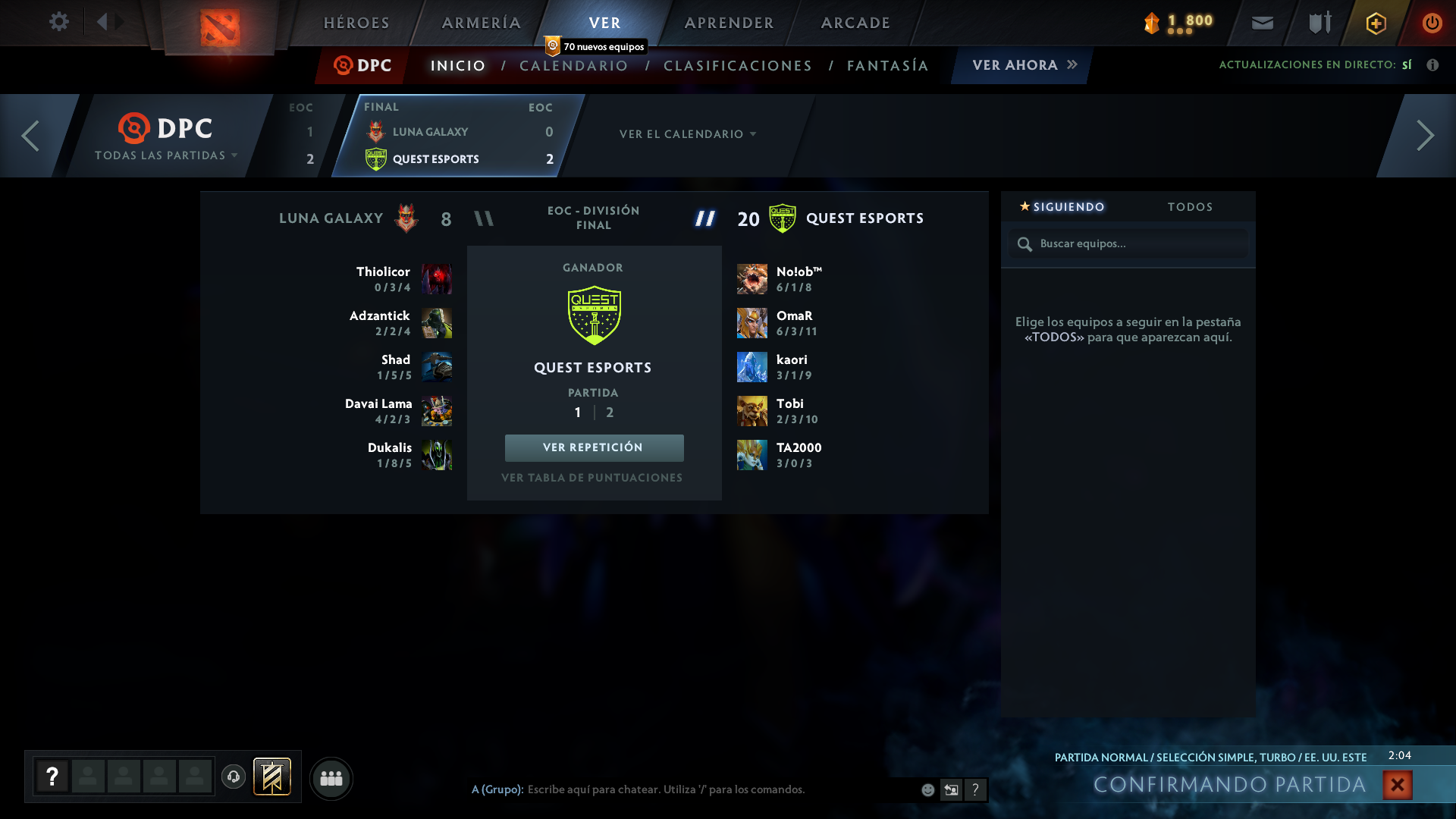Open the settings gear

pyautogui.click(x=59, y=22)
